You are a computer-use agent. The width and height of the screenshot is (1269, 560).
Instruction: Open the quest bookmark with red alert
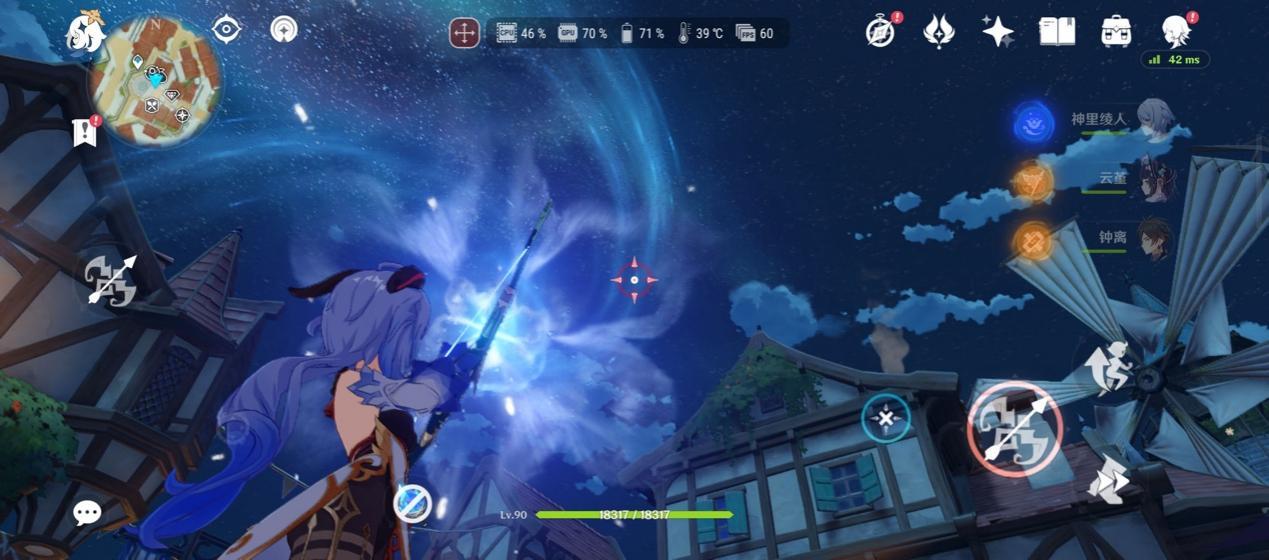pos(86,132)
